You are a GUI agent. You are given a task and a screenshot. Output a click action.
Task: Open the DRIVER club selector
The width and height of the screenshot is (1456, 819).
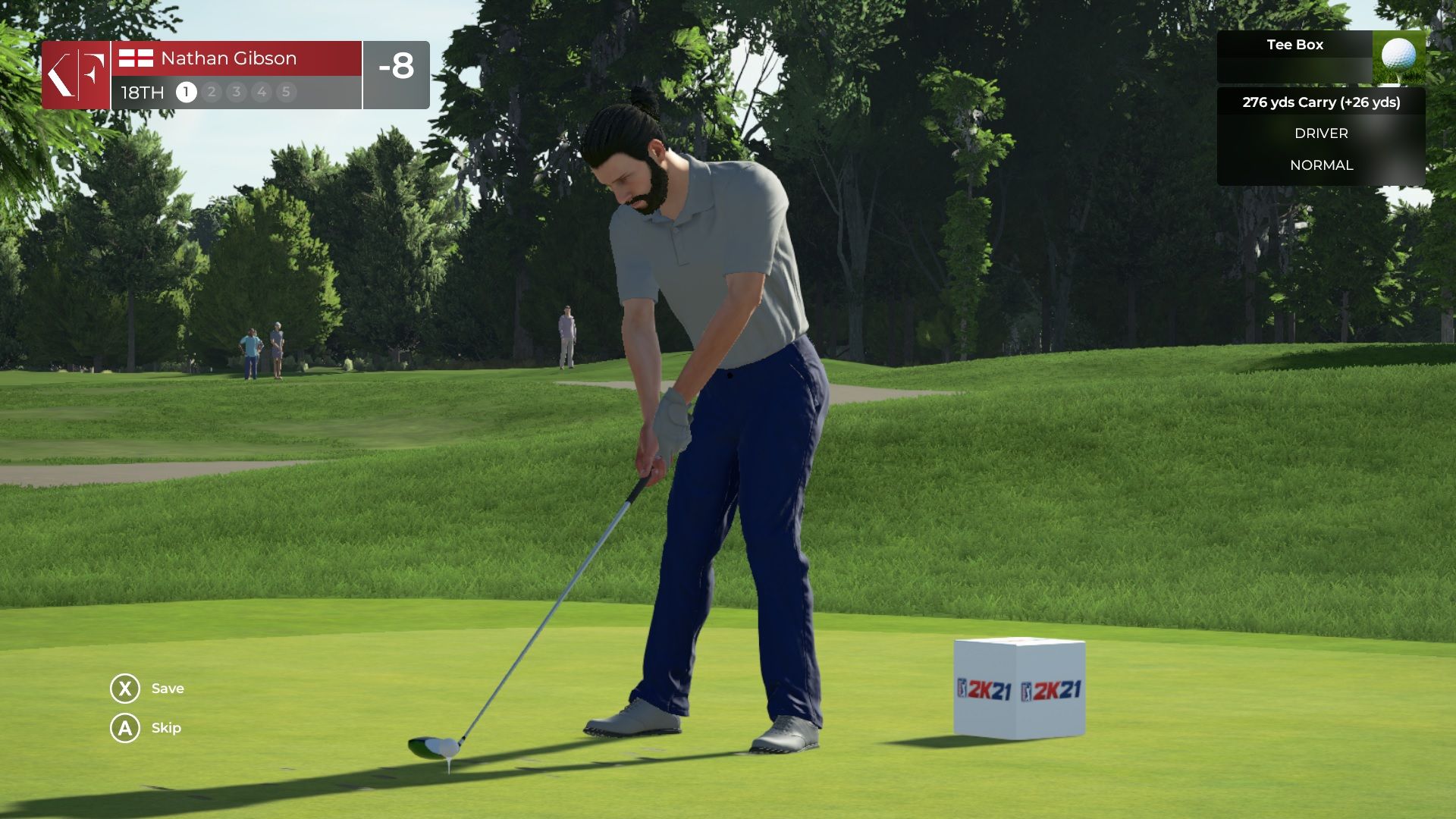(1321, 133)
